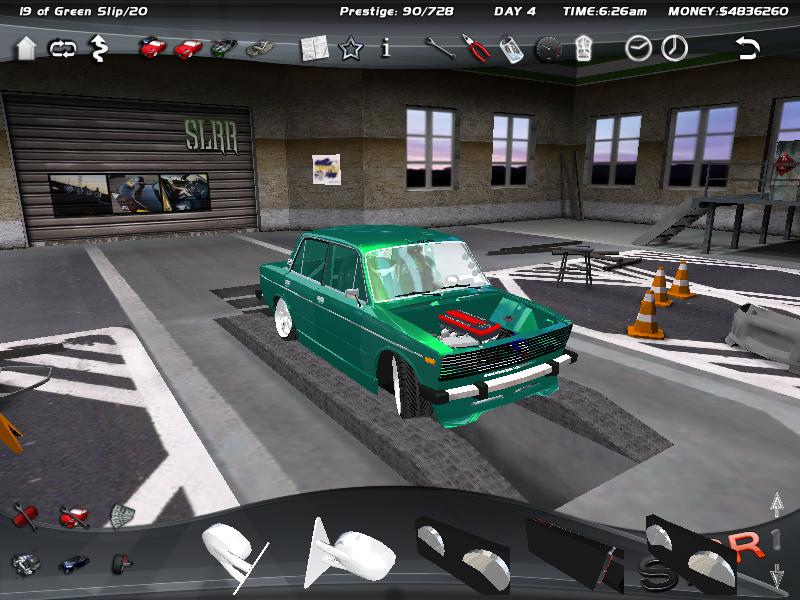Click the looping arrows icon
The width and height of the screenshot is (800, 600).
62,48
